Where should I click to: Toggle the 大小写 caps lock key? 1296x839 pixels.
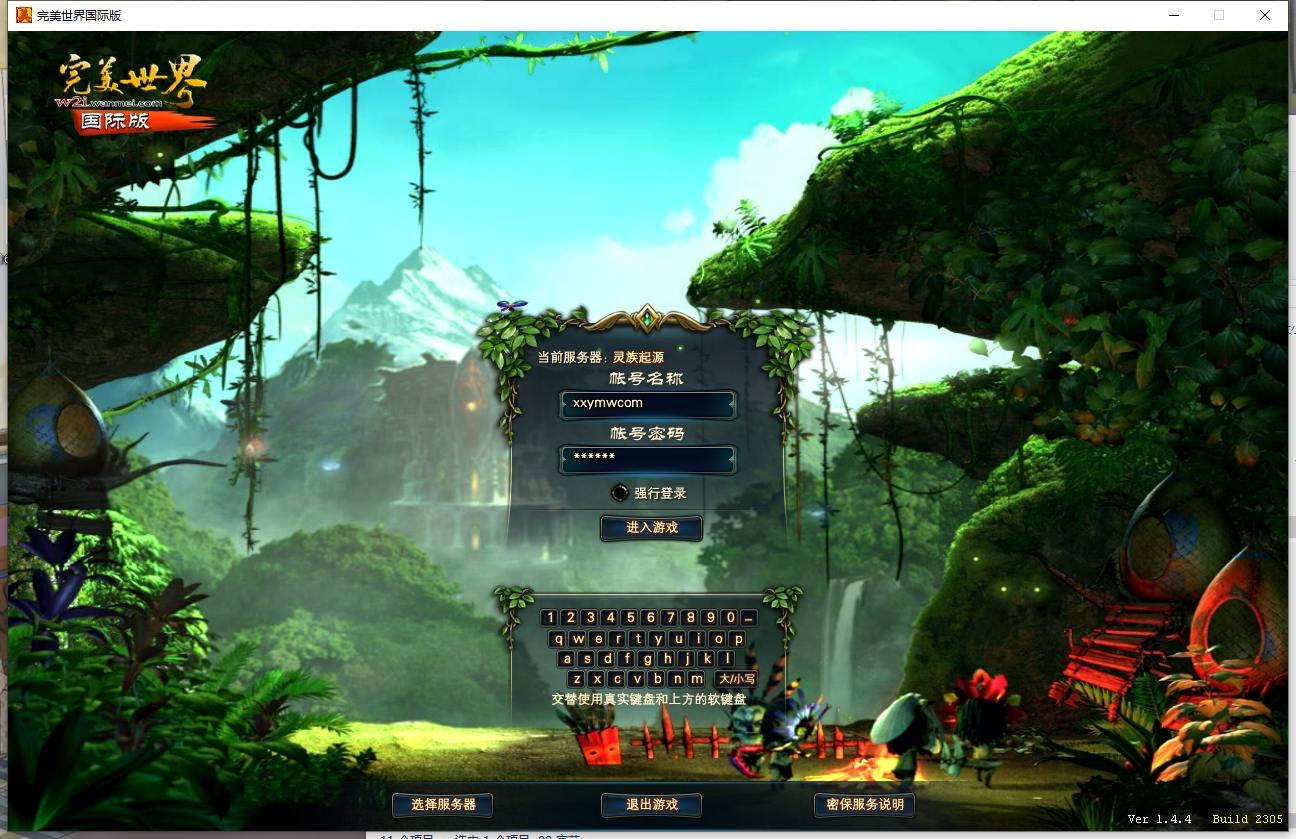tap(737, 678)
